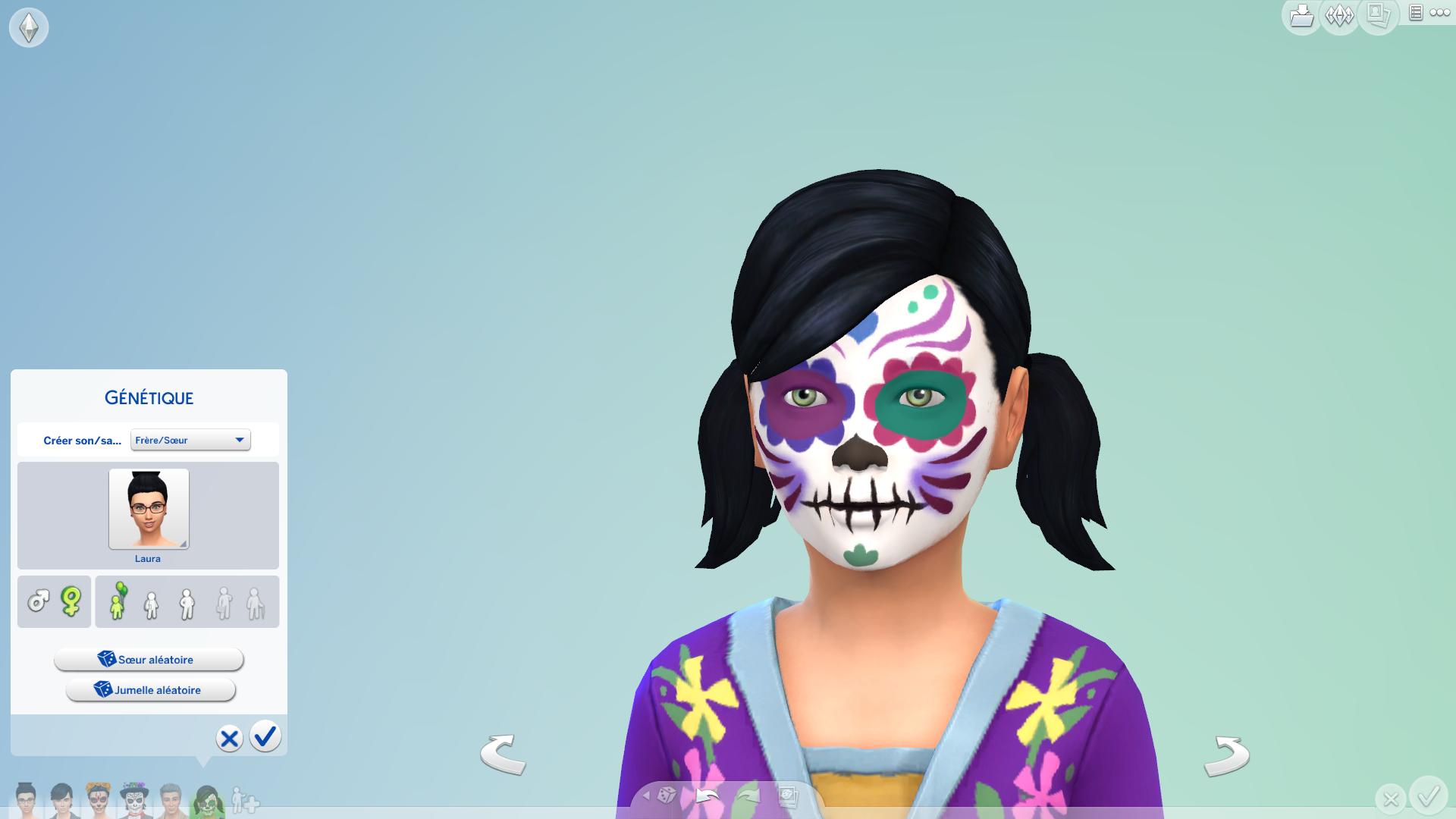Choose the male gender symbol
The height and width of the screenshot is (819, 1456).
(38, 602)
